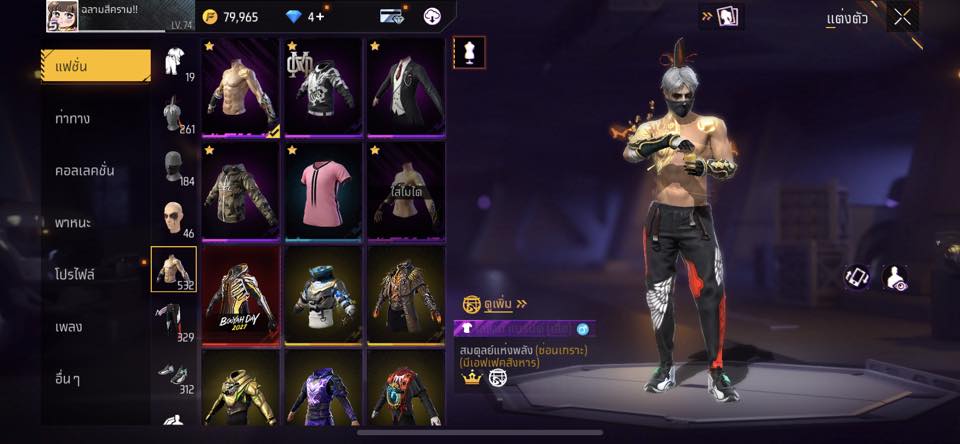The image size is (960, 444).
Task: Select the พาหนะ tab
Action: click(x=73, y=222)
